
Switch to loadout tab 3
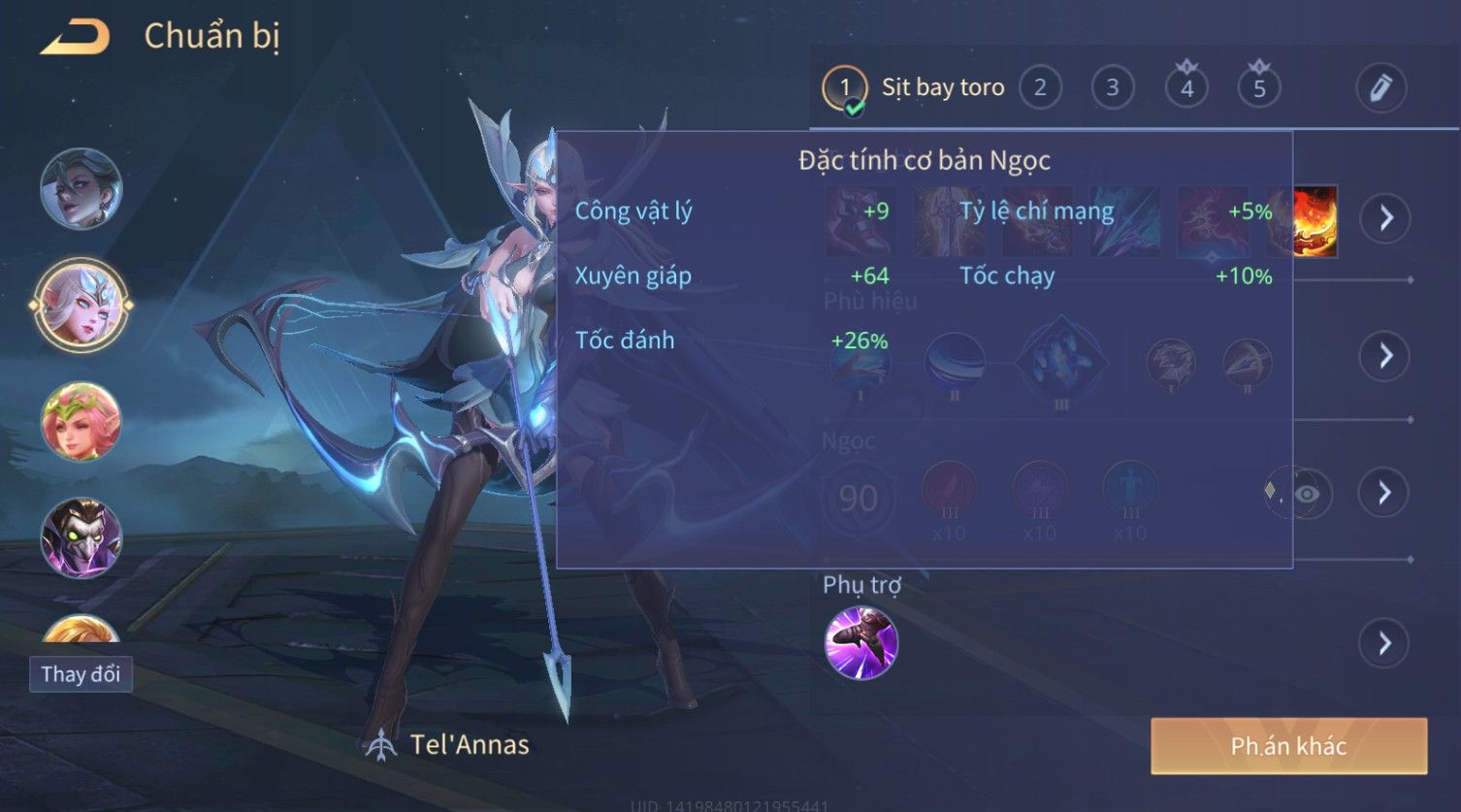[1113, 88]
